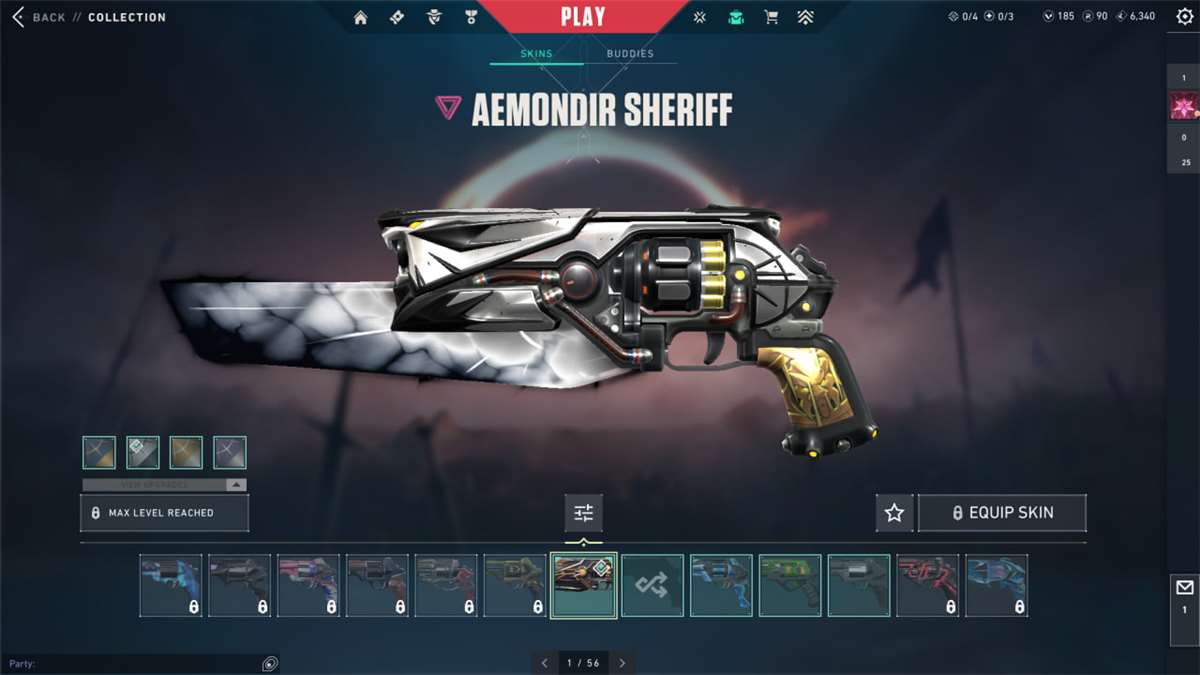Open the agents icon with hat

434,17
